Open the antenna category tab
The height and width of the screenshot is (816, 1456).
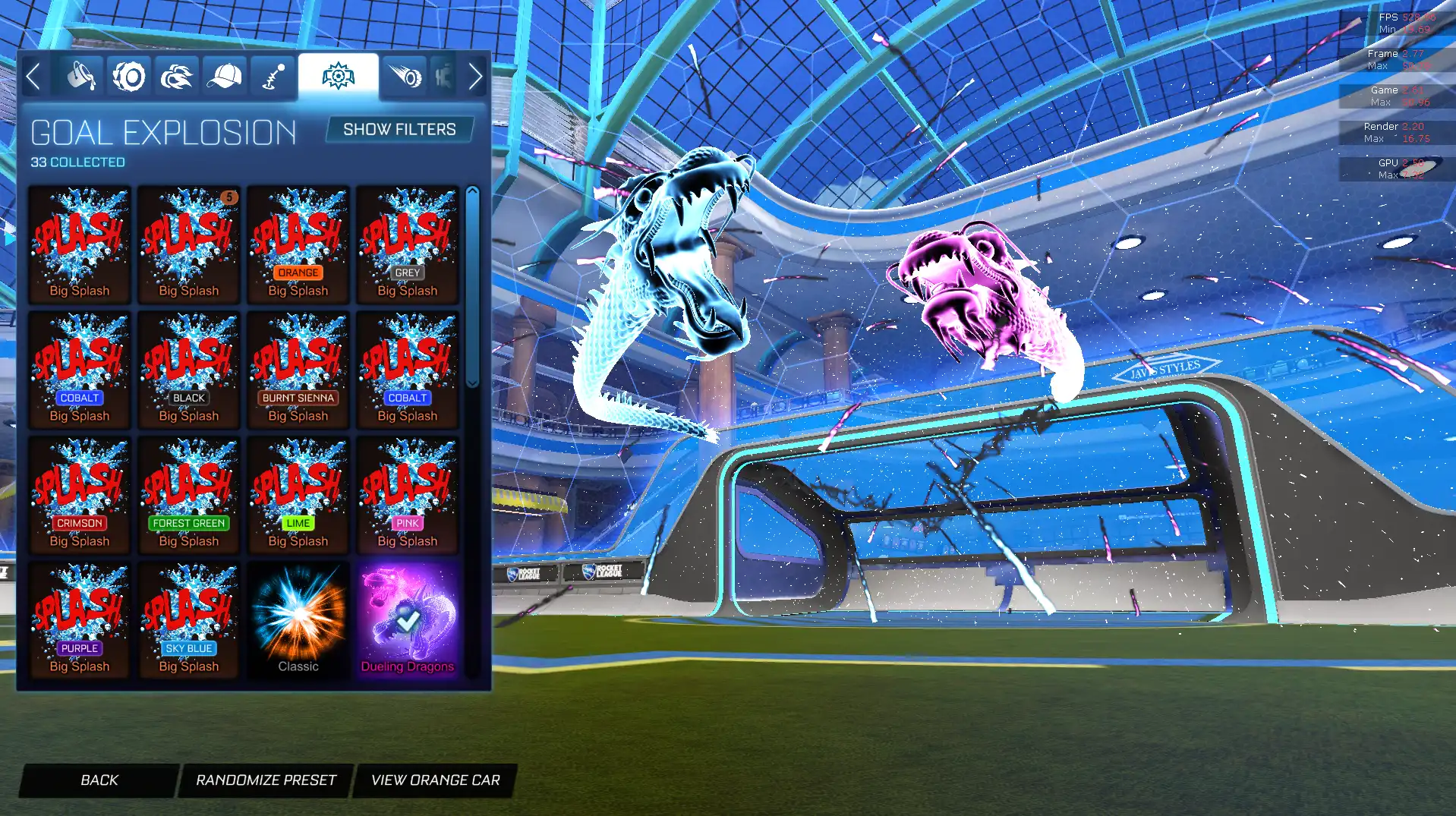click(273, 77)
